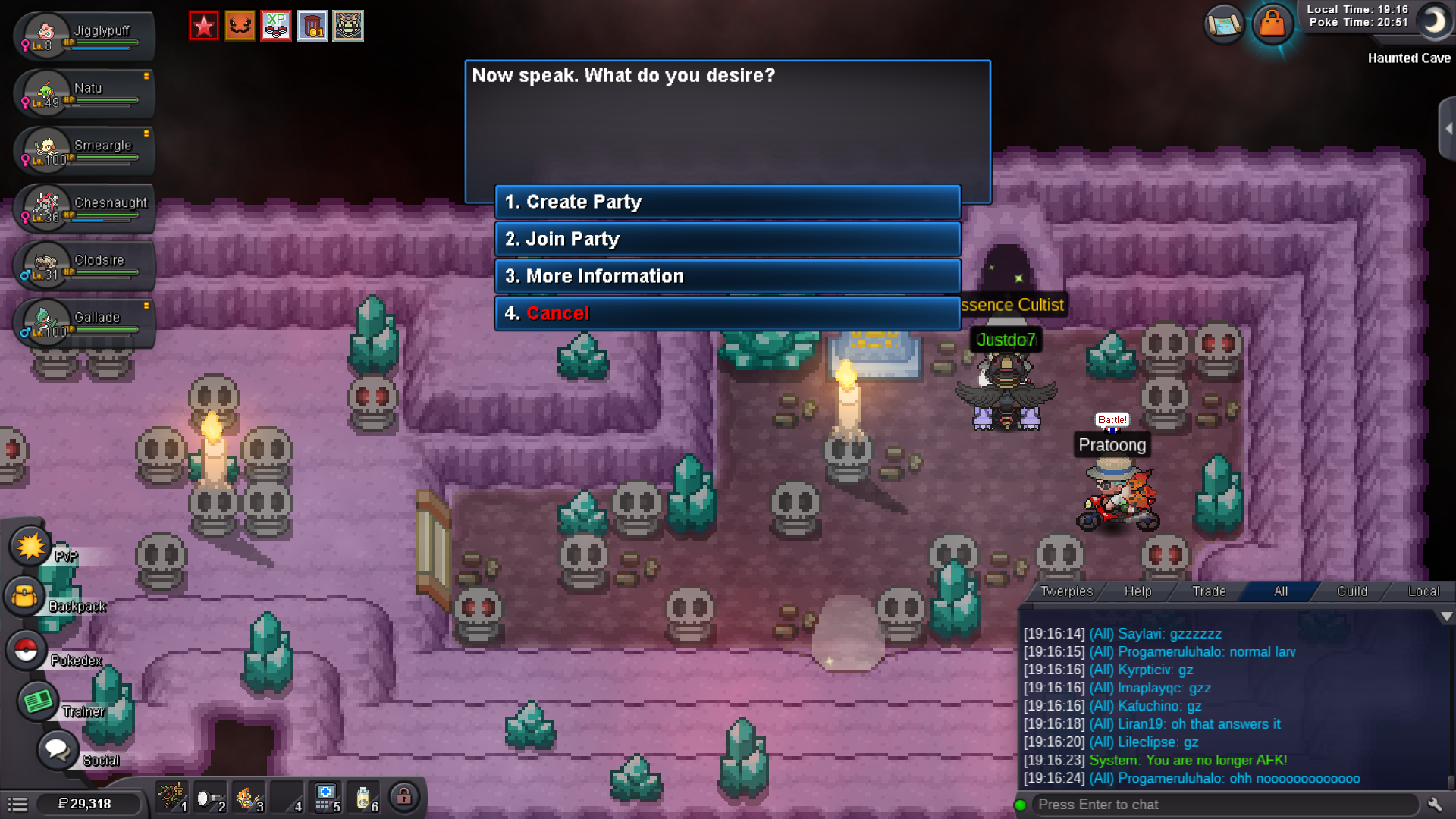Open the PvP menu

click(x=30, y=547)
